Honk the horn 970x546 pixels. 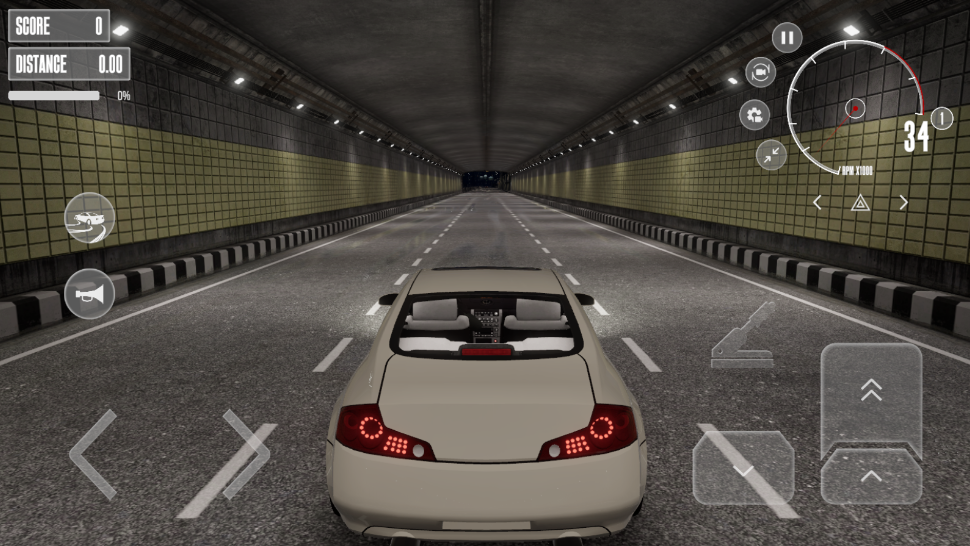pos(89,294)
